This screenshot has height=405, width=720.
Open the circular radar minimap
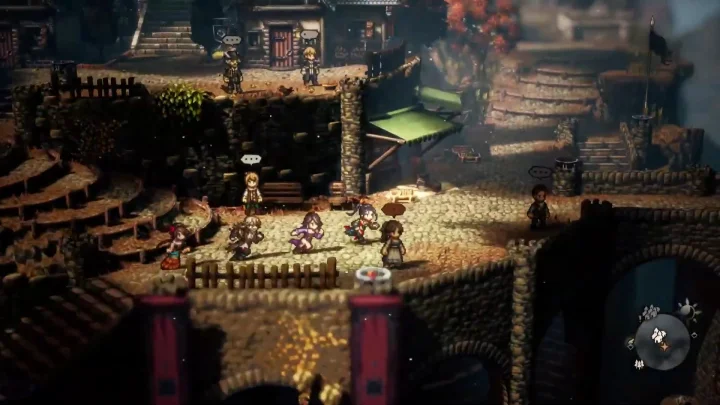pos(661,340)
